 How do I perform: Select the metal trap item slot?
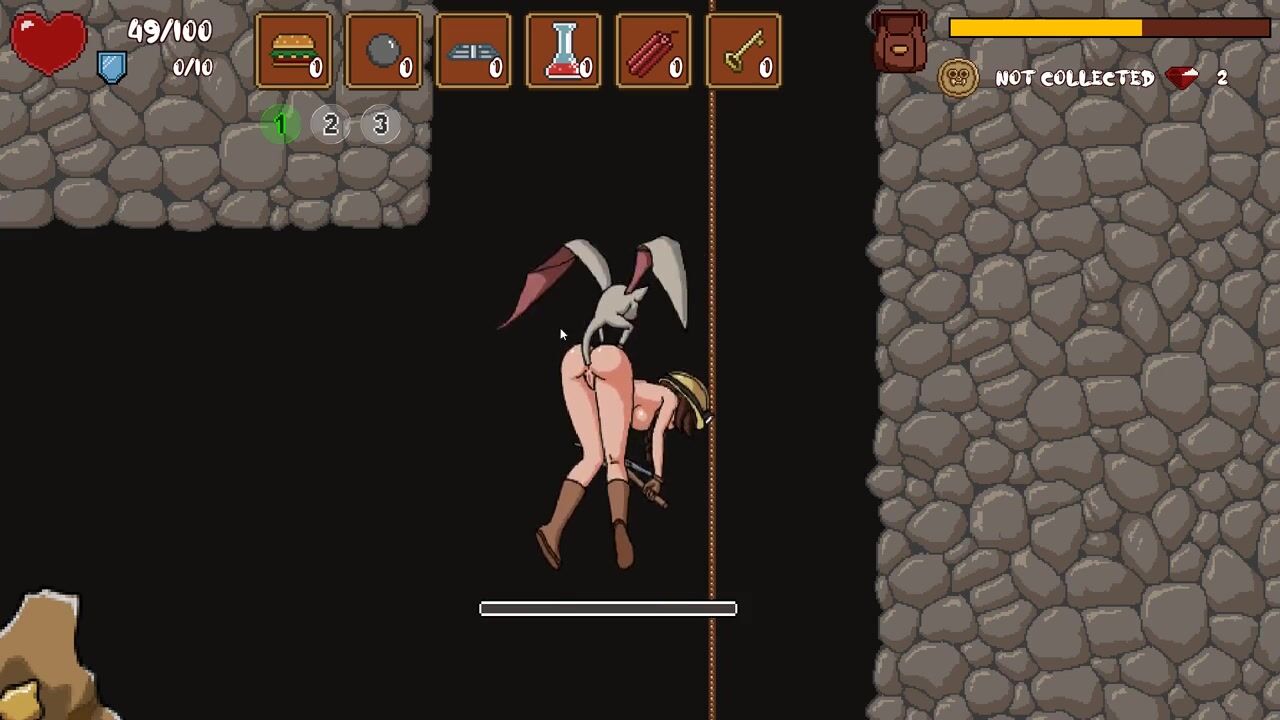(473, 50)
